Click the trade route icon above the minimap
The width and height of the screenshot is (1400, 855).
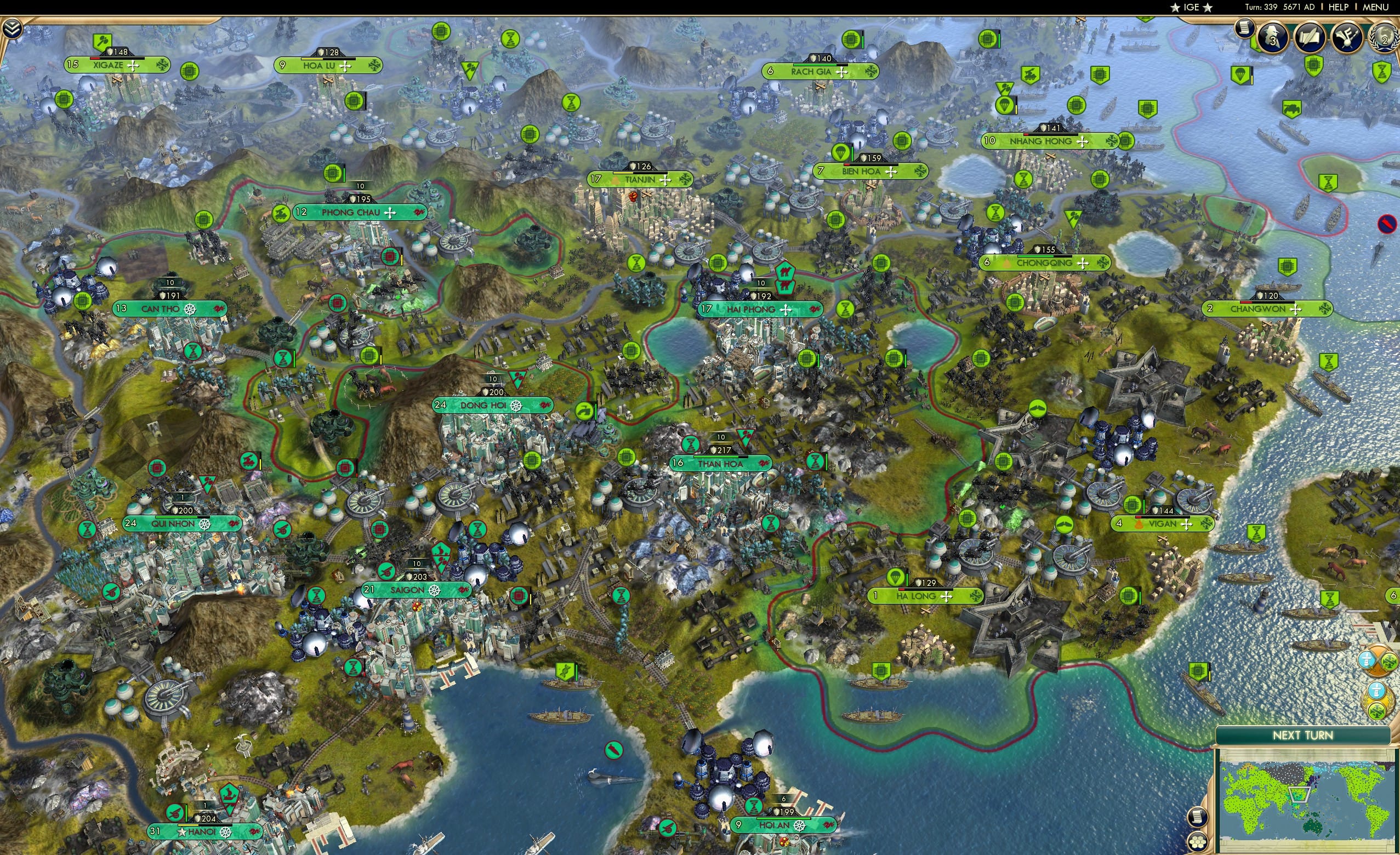click(1378, 700)
